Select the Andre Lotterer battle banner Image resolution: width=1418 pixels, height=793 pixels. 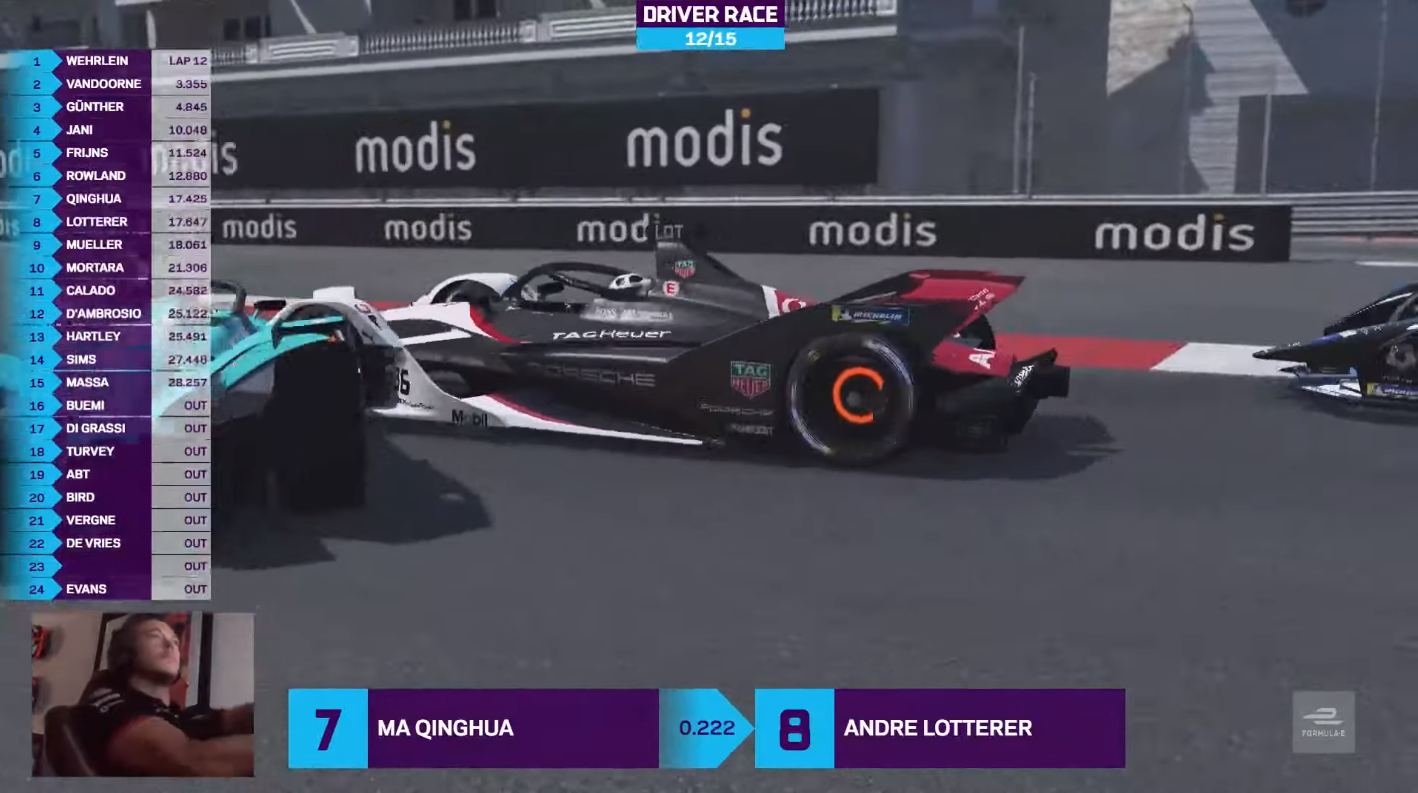point(940,728)
